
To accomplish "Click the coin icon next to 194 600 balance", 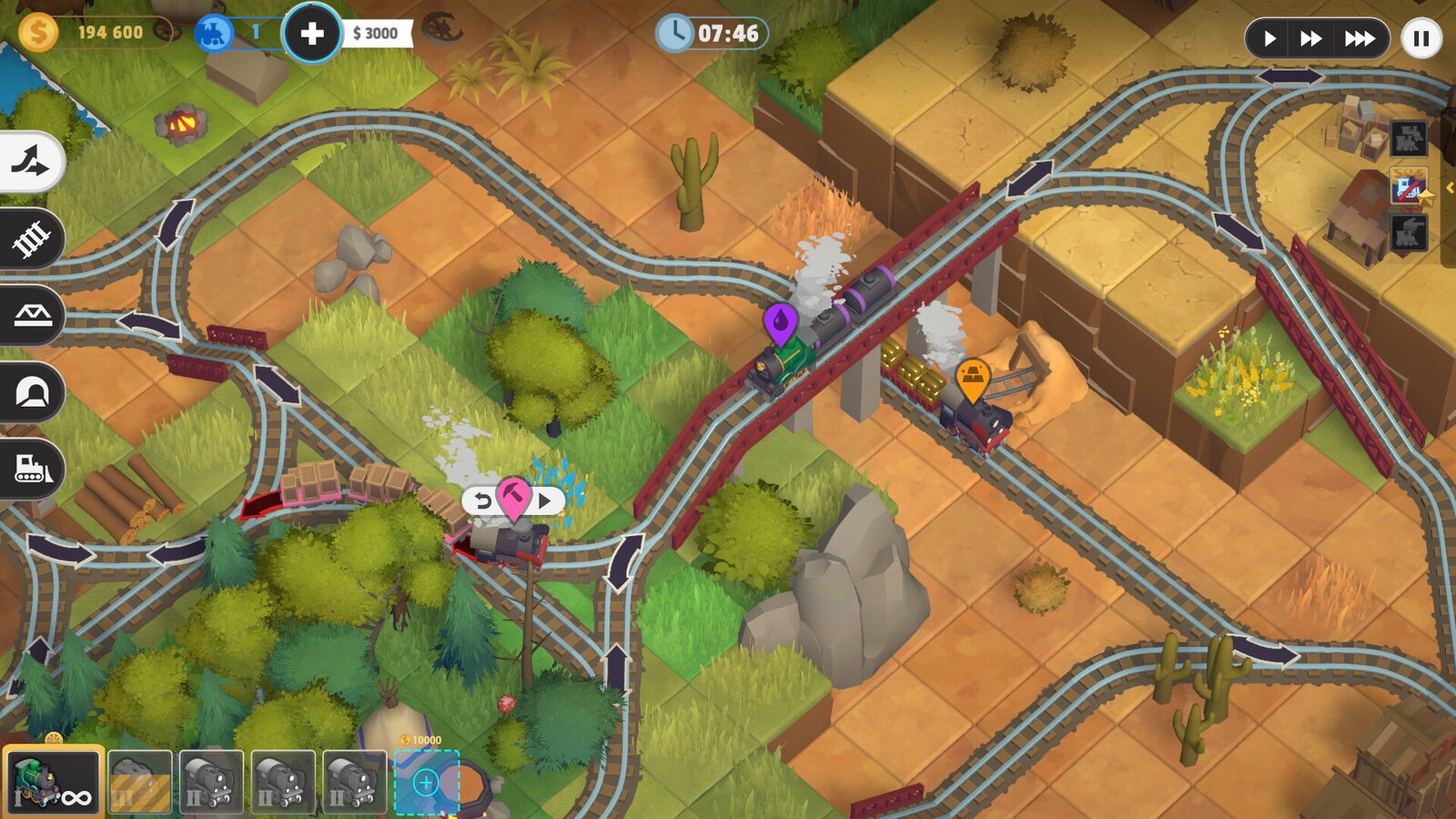I will [37, 30].
